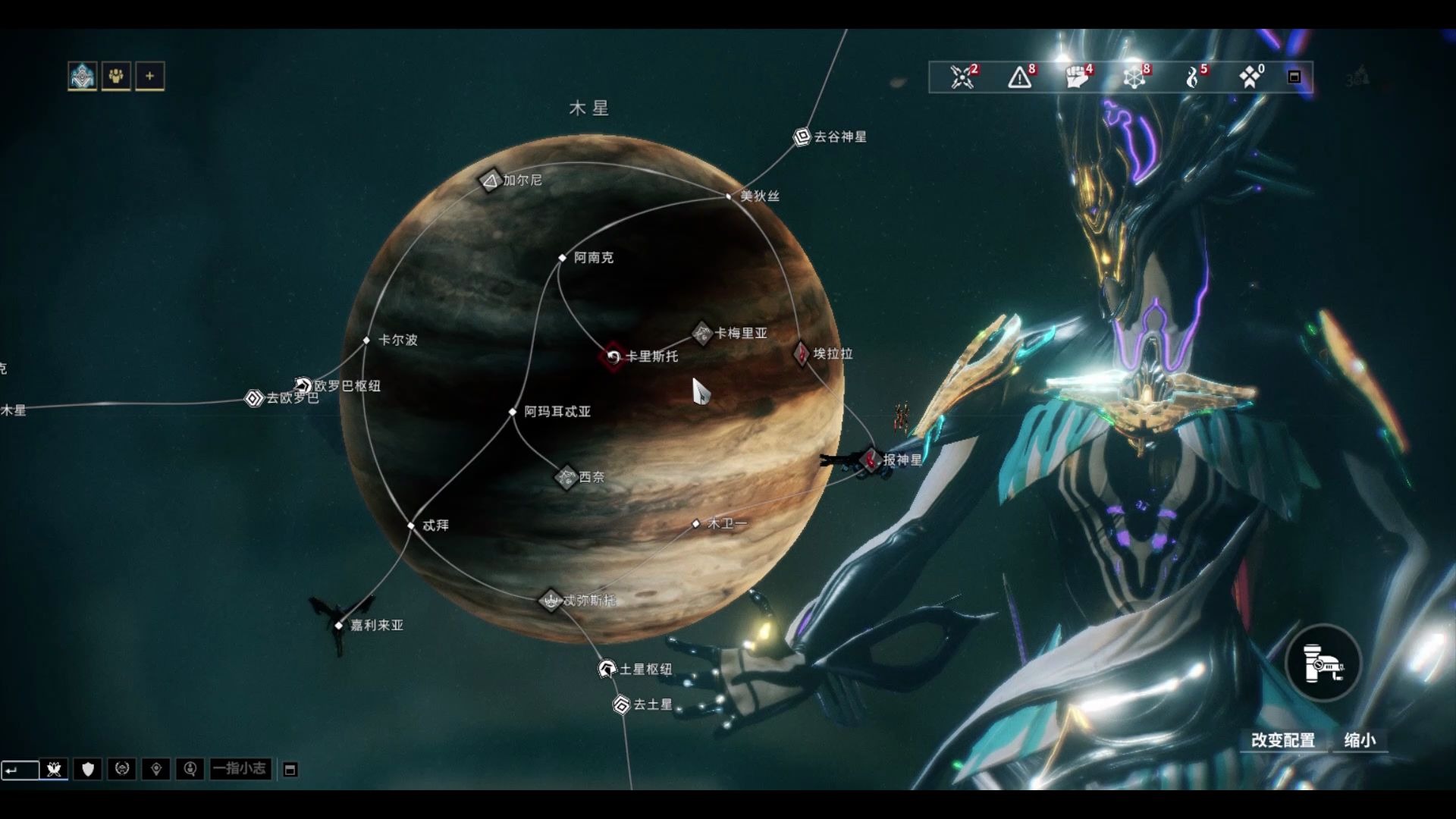This screenshot has height=819, width=1456.
Task: Open the squad members icon at top left
Action: [116, 76]
